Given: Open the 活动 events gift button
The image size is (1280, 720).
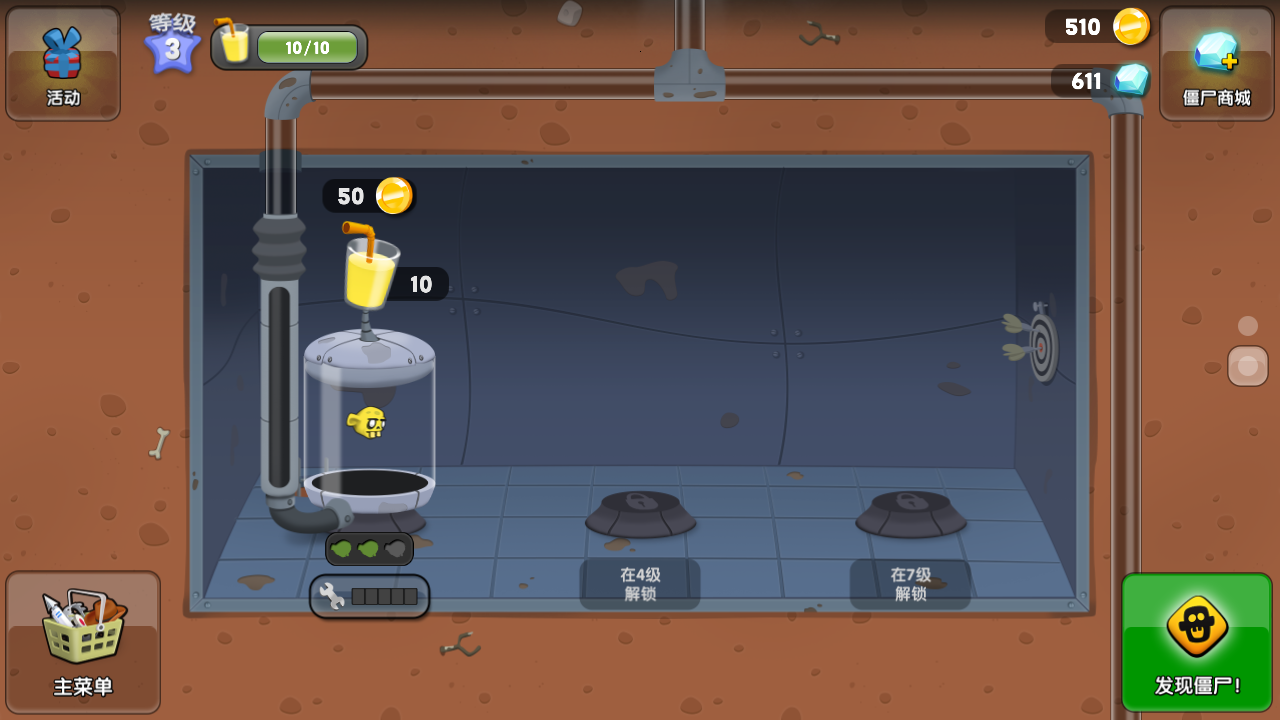Looking at the screenshot, I should pos(63,64).
